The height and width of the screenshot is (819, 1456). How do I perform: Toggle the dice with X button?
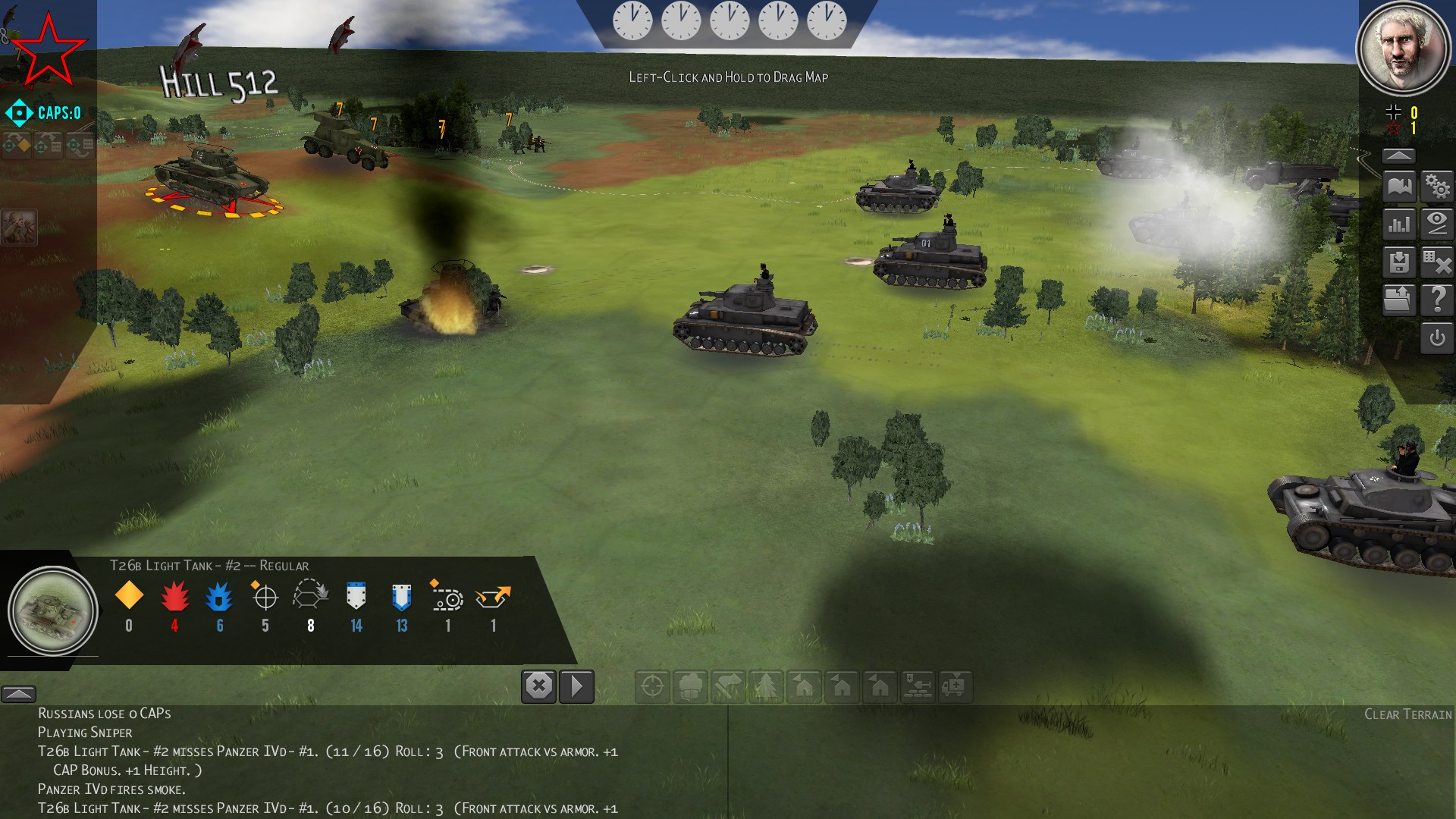(1437, 262)
